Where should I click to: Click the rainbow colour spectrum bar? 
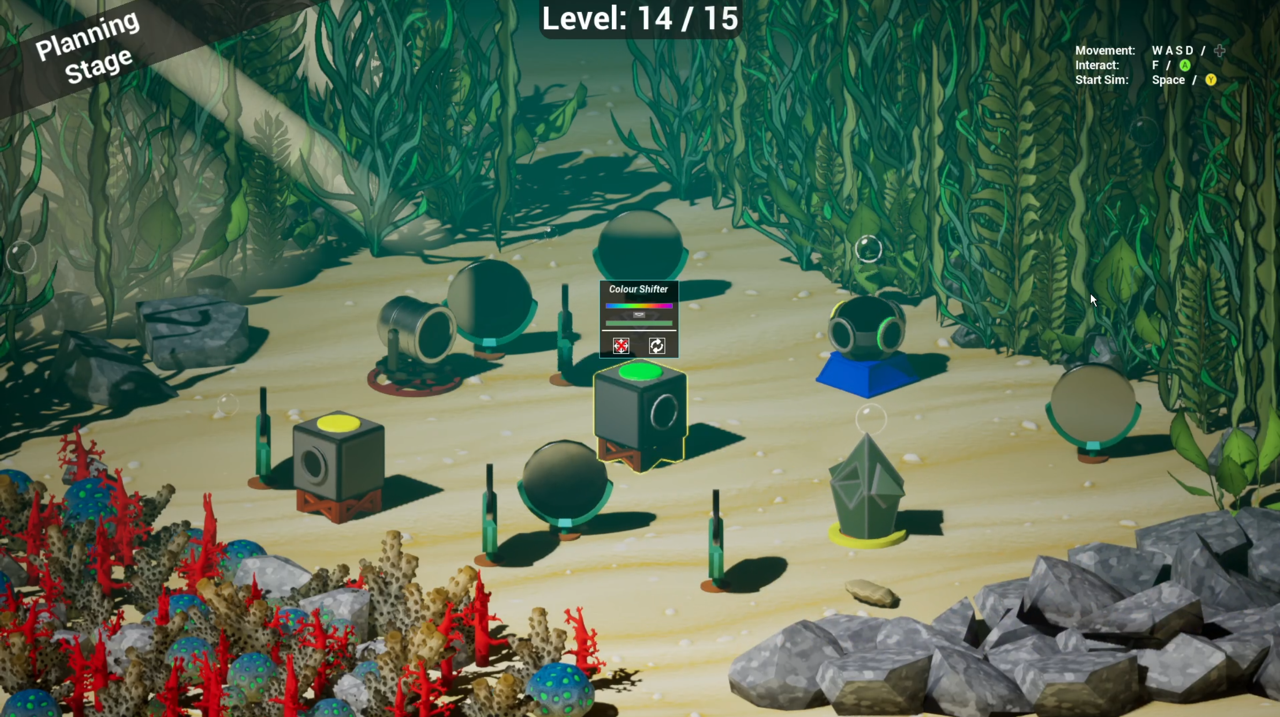pyautogui.click(x=639, y=305)
